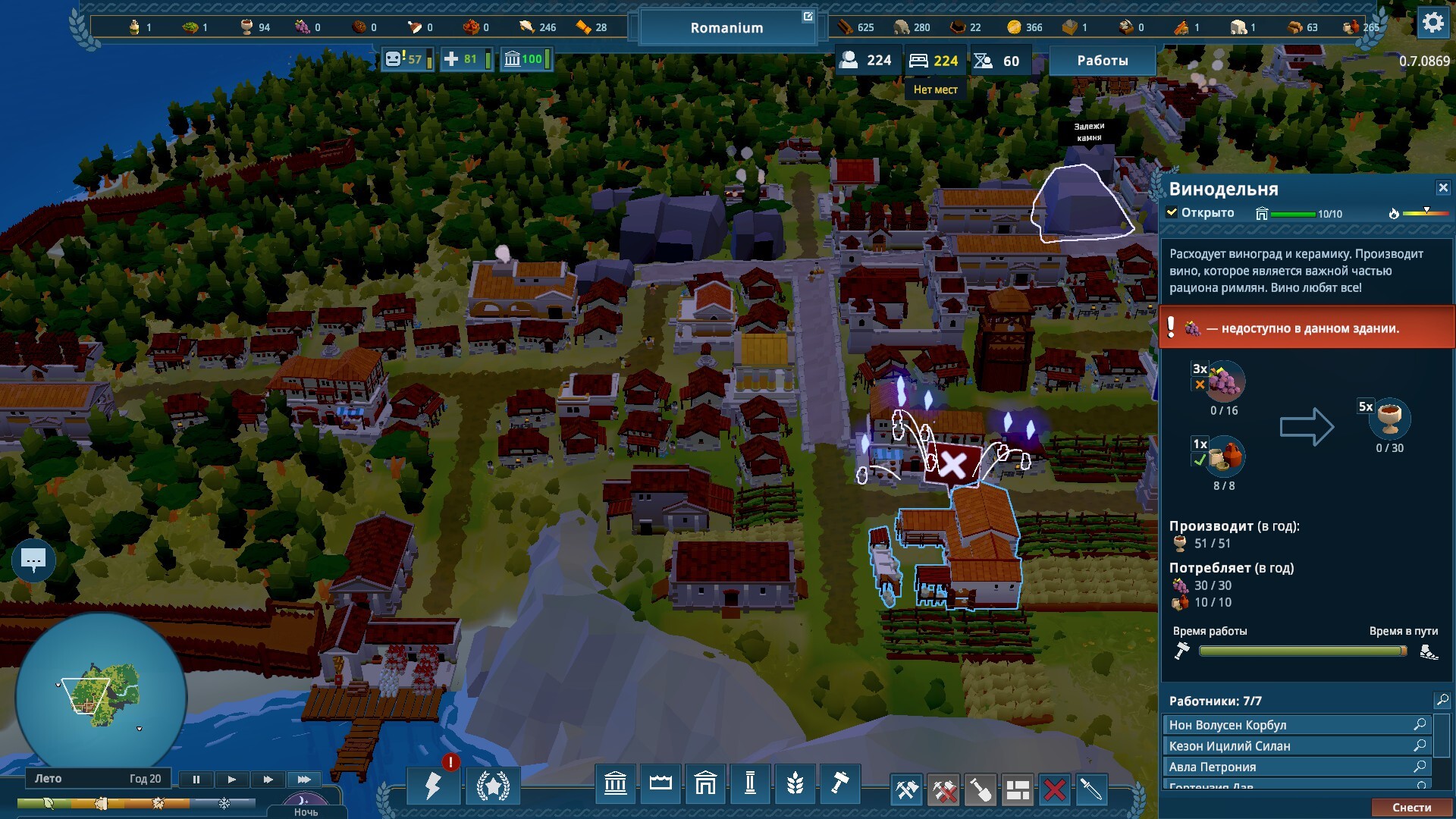Close the Винодельня building panel
The image size is (1456, 819).
(1442, 187)
